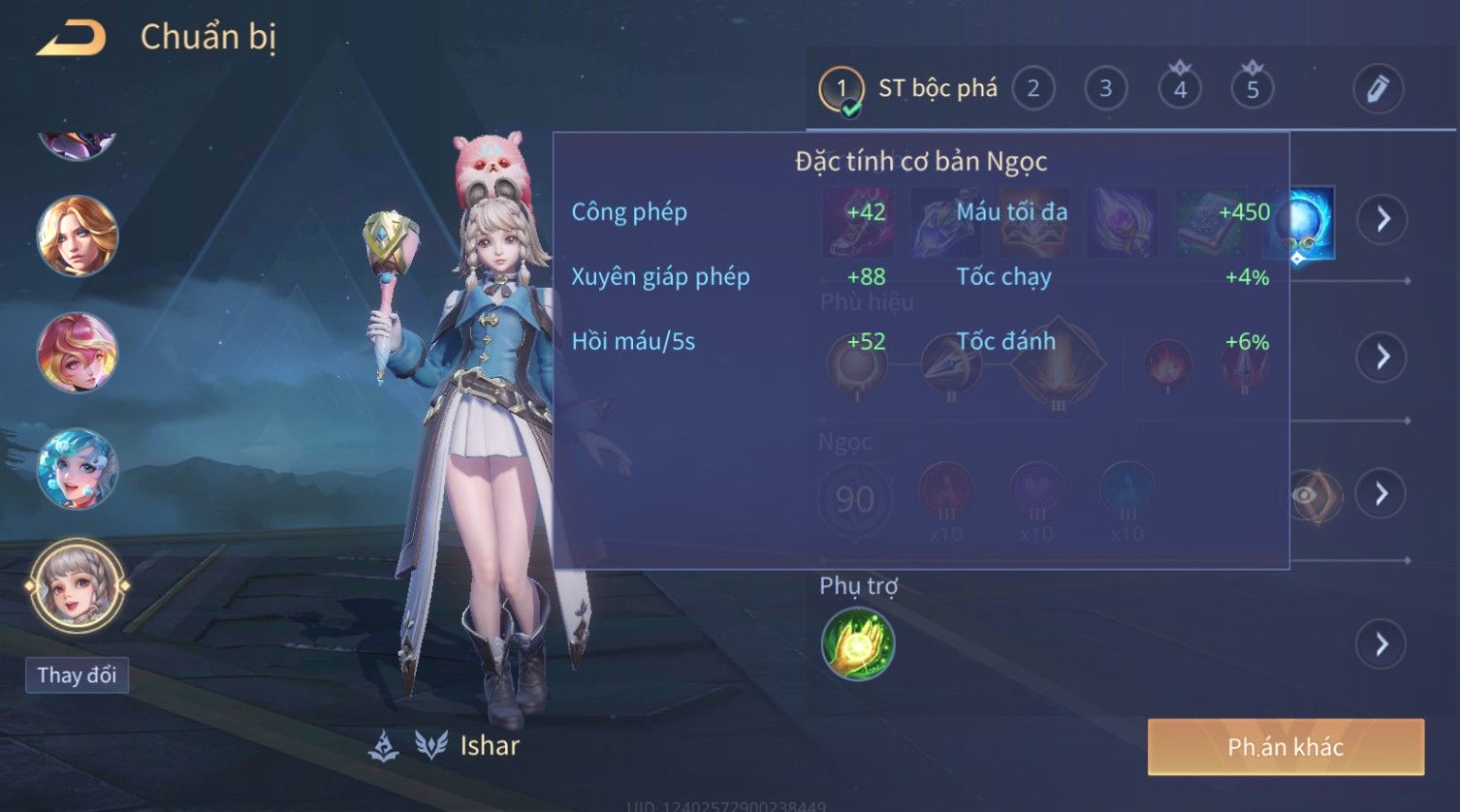Click the Phản khác button

pos(1285,747)
